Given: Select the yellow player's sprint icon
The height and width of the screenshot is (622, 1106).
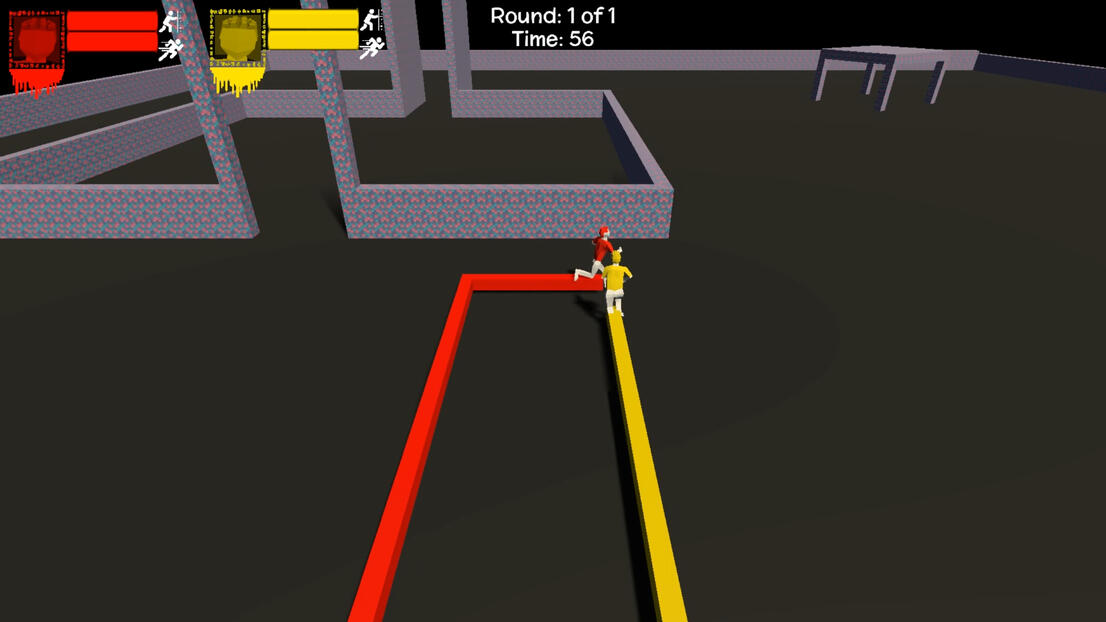Looking at the screenshot, I should (x=372, y=47).
